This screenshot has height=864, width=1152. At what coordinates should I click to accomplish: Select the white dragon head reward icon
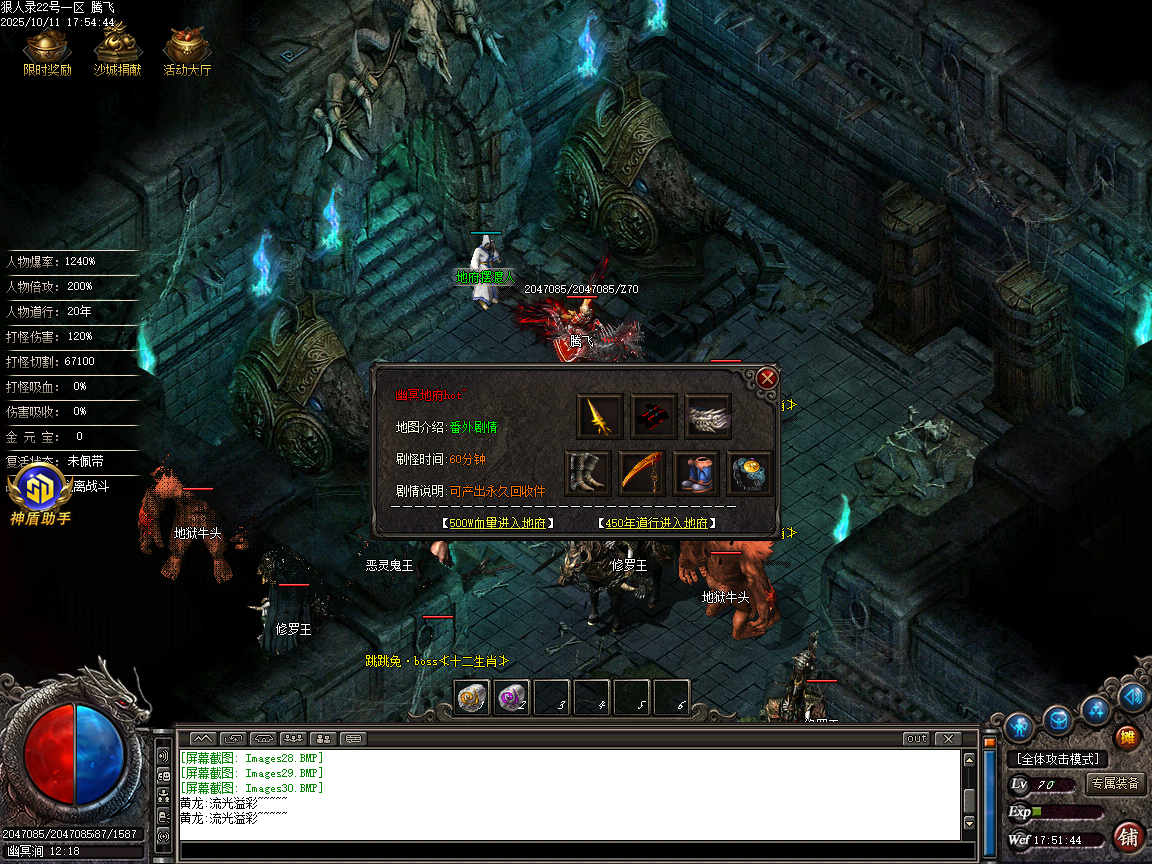(x=708, y=416)
